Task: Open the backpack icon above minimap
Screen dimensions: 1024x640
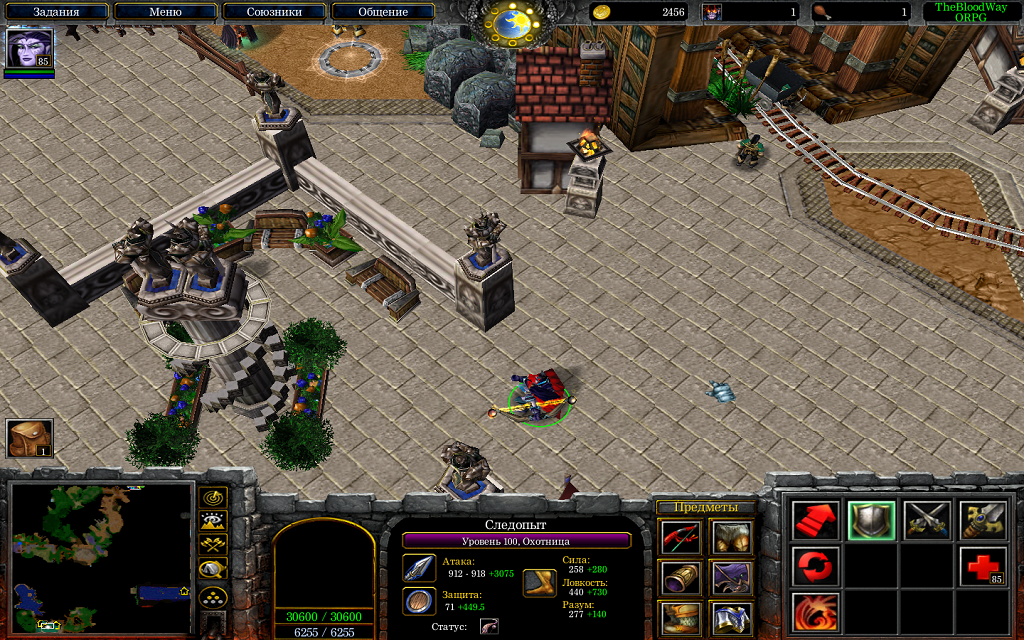Action: pyautogui.click(x=29, y=438)
